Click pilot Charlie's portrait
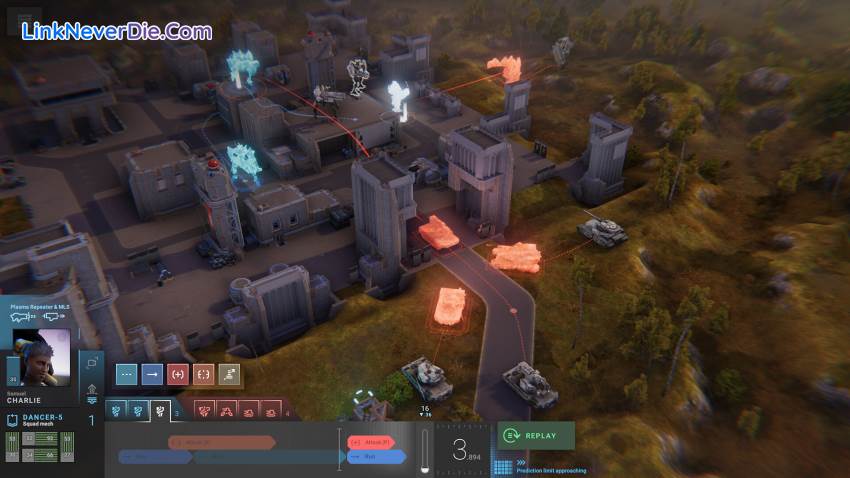The height and width of the screenshot is (478, 850). (x=42, y=356)
